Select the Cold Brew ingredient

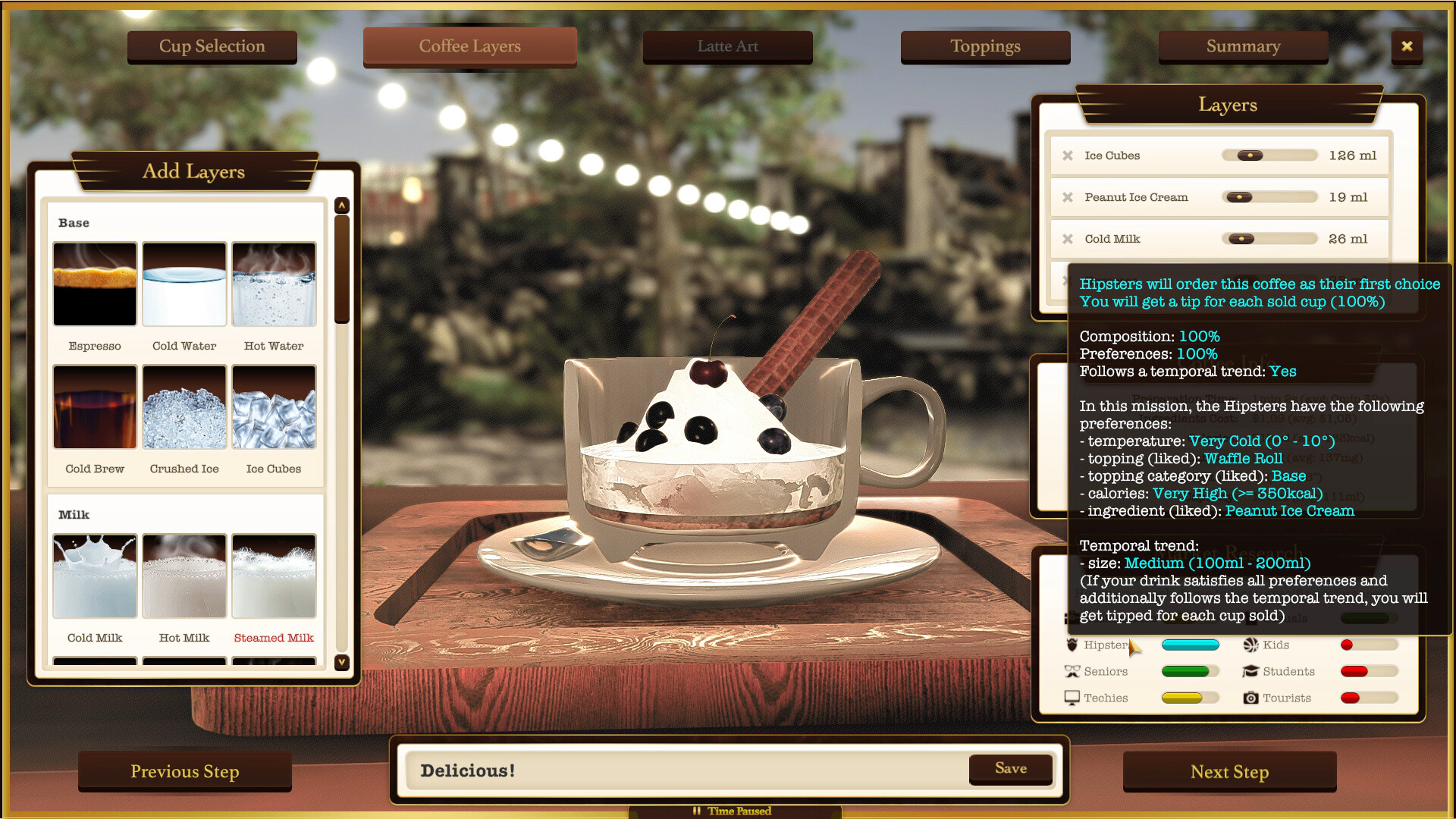click(x=94, y=407)
